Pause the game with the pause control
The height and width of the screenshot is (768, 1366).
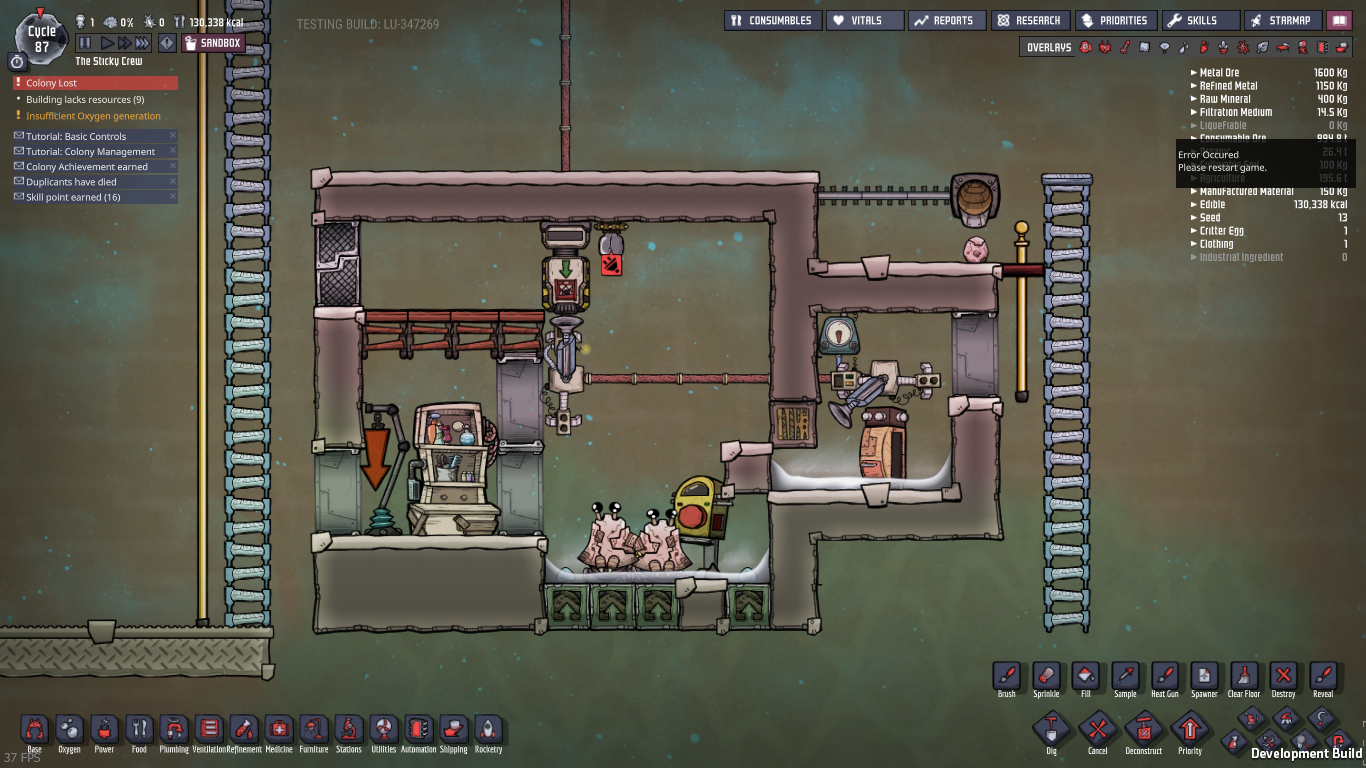tap(84, 42)
